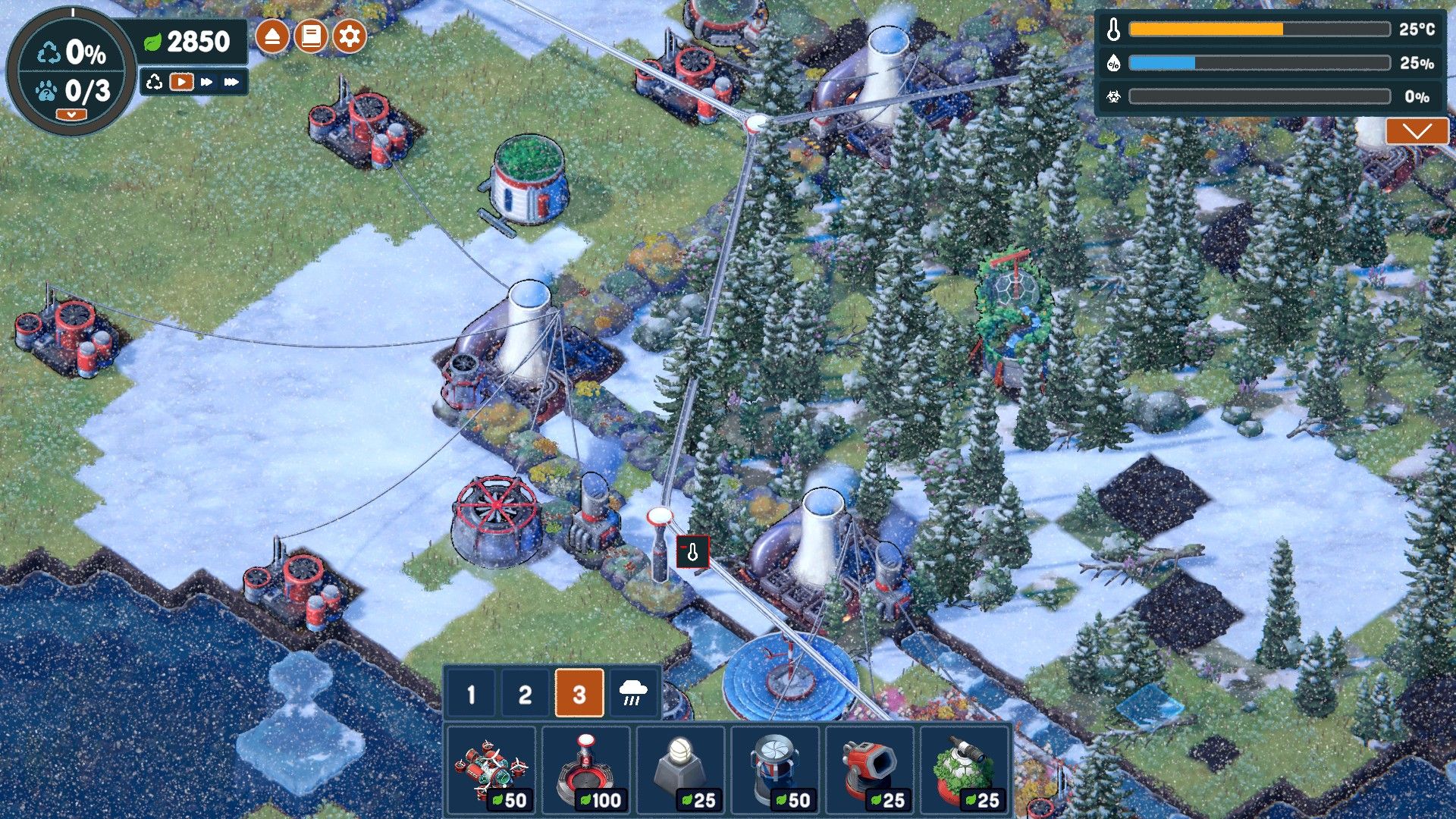Open the guidebook encyclopedia
The height and width of the screenshot is (819, 1456).
312,33
